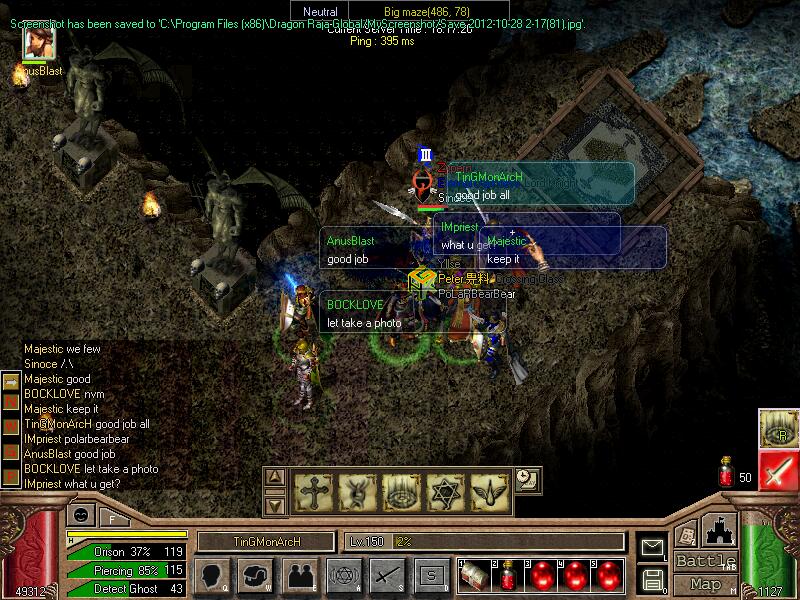Open the Map button
800x600 pixels.
click(706, 584)
